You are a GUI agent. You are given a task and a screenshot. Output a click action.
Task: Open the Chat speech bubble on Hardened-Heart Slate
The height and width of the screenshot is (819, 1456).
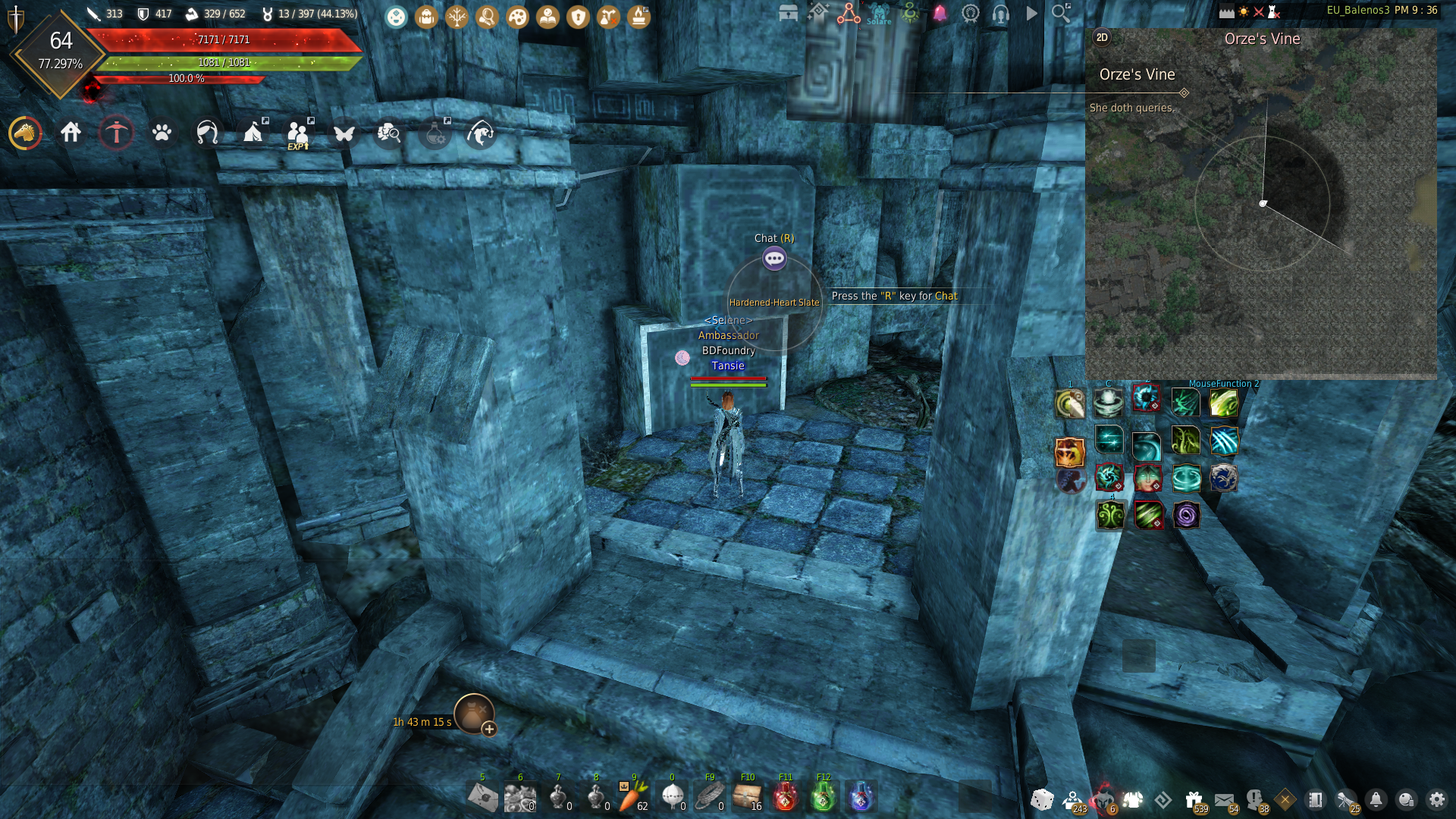tap(774, 259)
